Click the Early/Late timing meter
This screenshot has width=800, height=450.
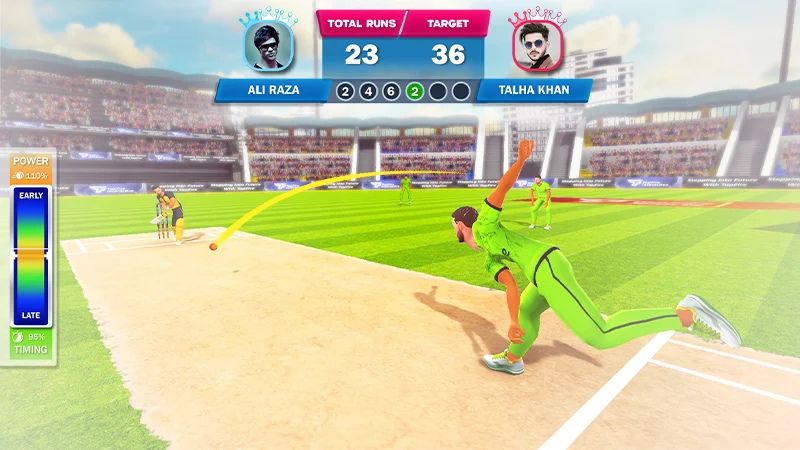(x=31, y=255)
